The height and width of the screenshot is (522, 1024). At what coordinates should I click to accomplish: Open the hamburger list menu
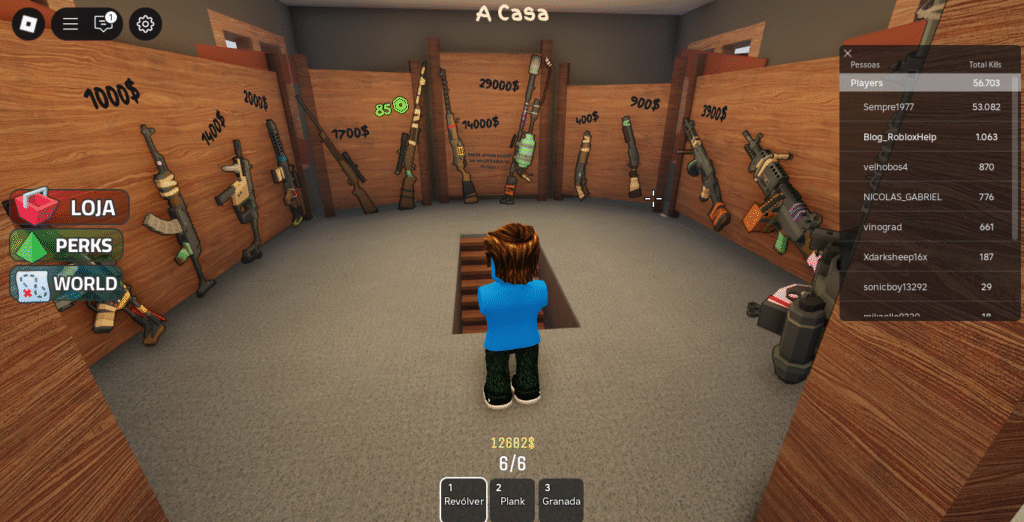pos(70,24)
